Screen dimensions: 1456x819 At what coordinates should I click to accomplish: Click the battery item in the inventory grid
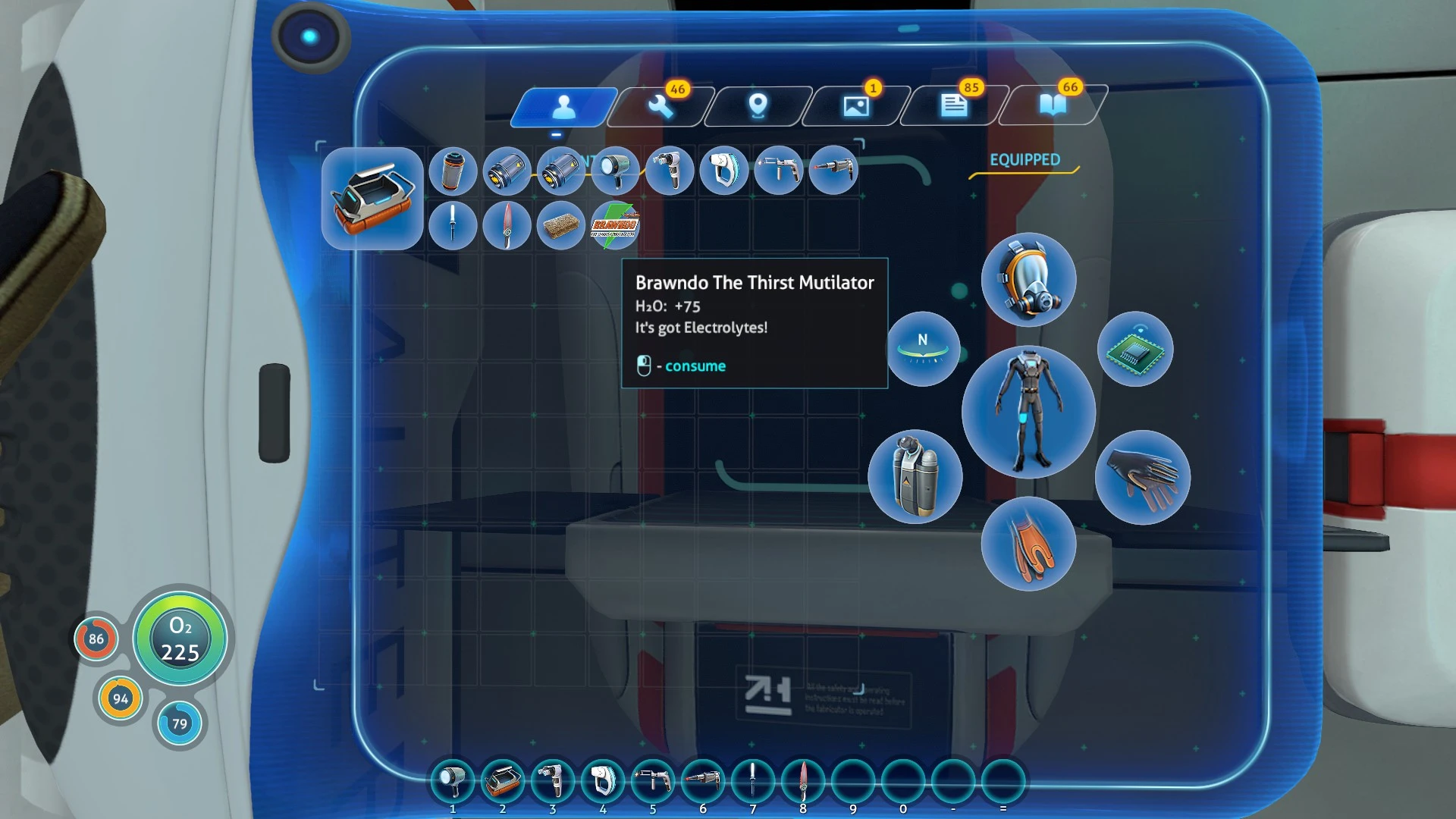(x=453, y=171)
